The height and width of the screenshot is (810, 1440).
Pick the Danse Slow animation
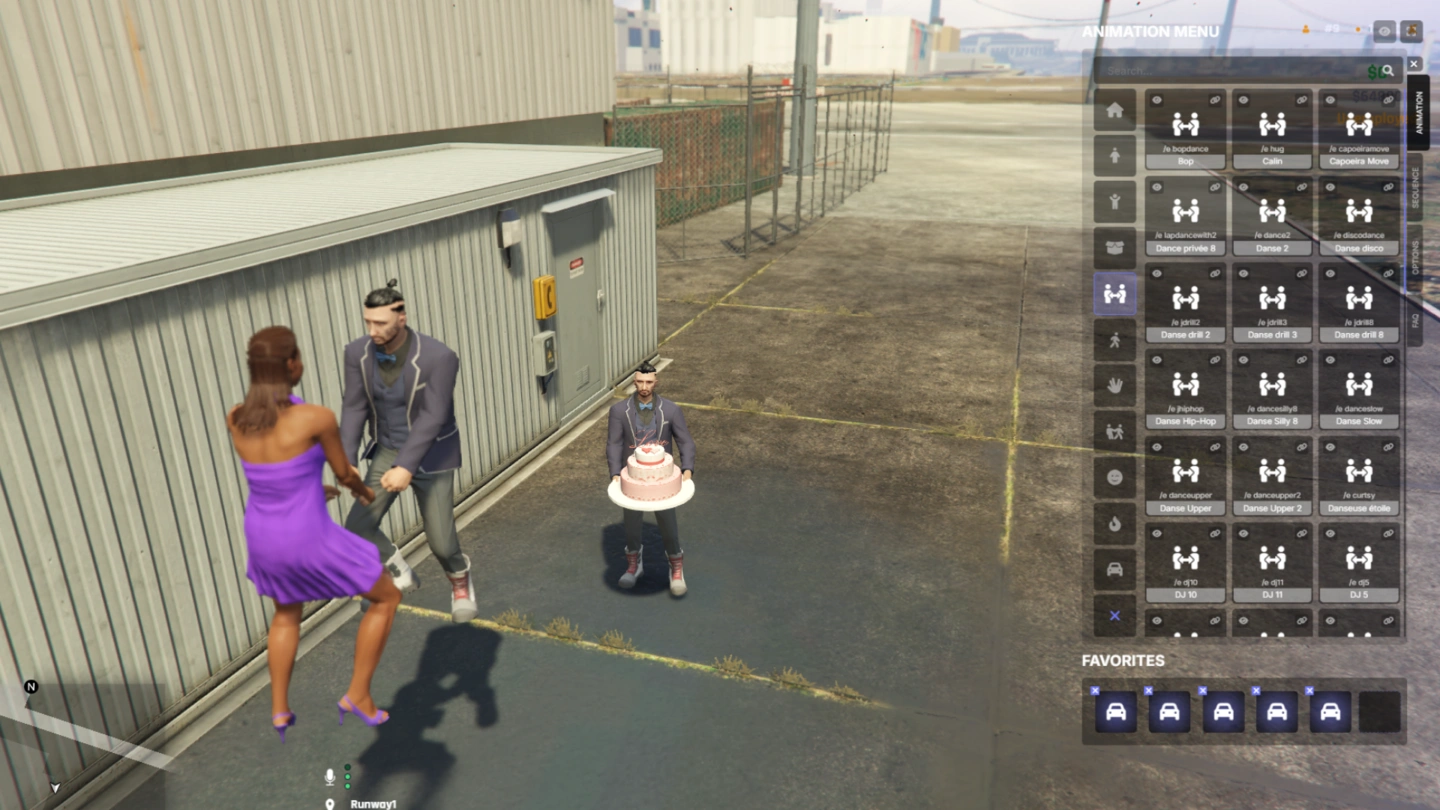coord(1359,390)
